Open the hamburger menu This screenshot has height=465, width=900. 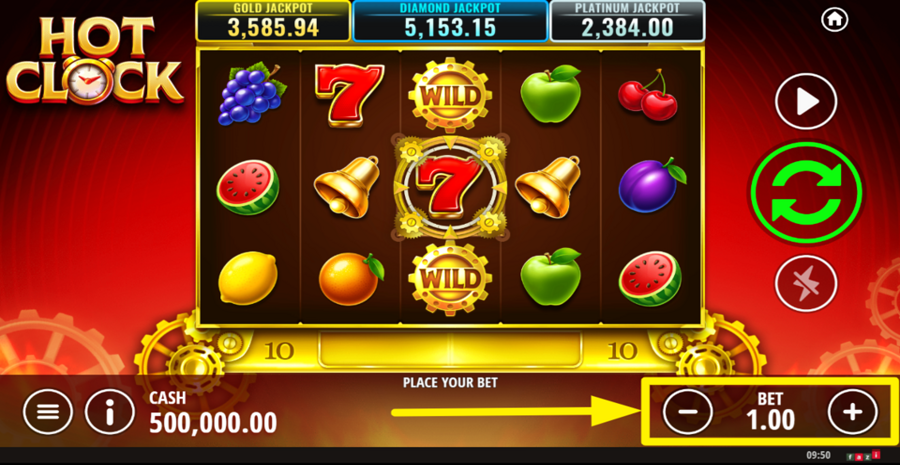tap(48, 411)
